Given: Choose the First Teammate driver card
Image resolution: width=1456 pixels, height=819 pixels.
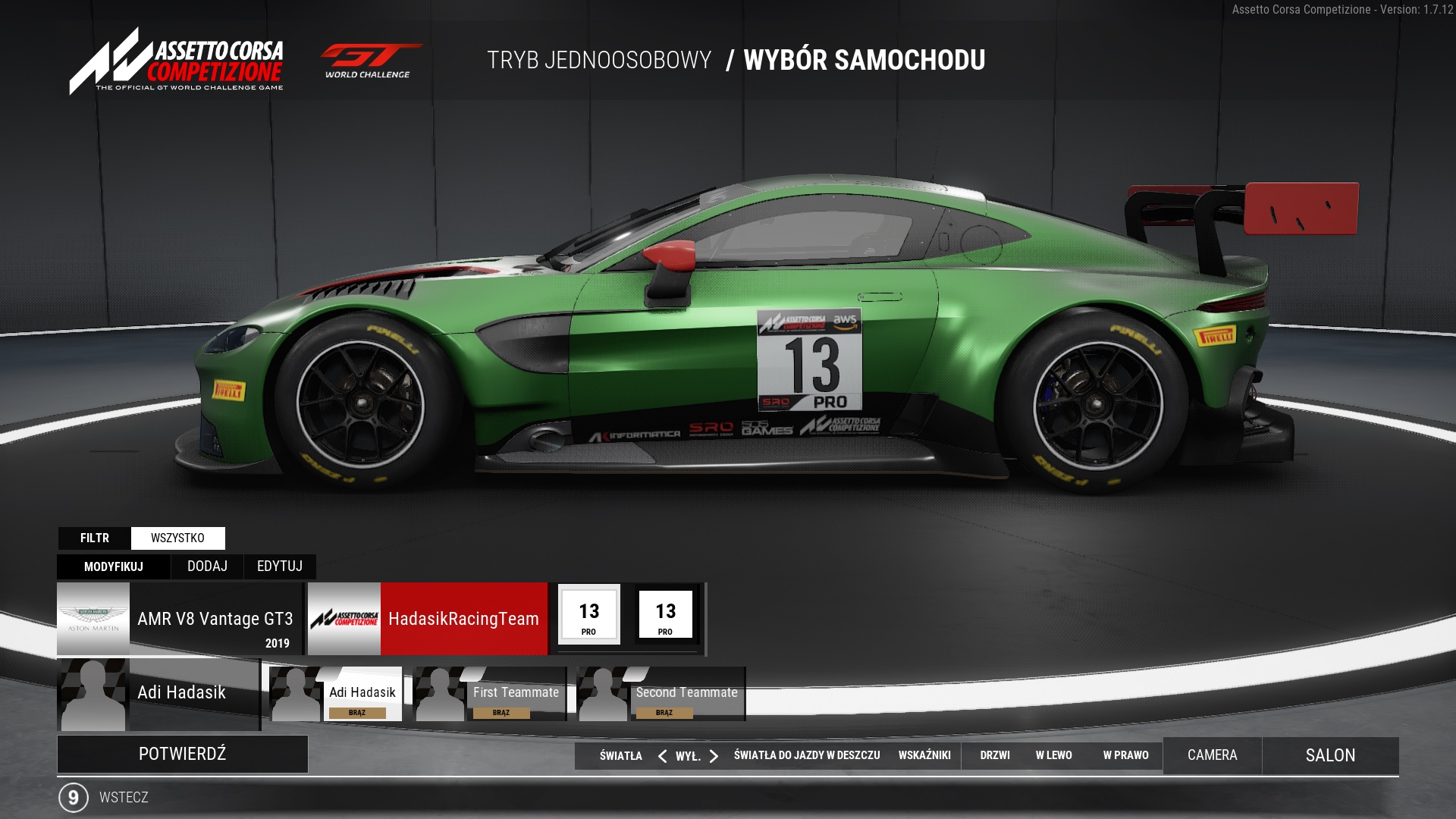Looking at the screenshot, I should (490, 694).
